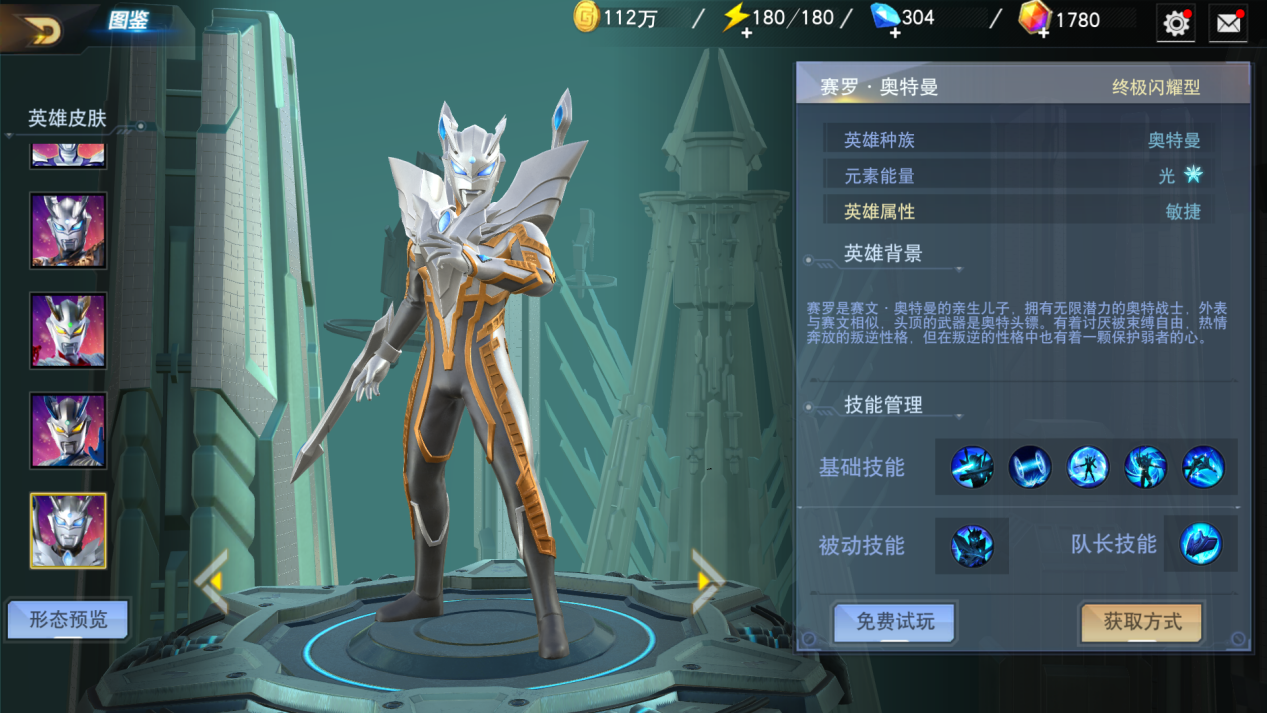
Task: View the leader skill icon beside 队长技能
Action: pyautogui.click(x=1201, y=544)
